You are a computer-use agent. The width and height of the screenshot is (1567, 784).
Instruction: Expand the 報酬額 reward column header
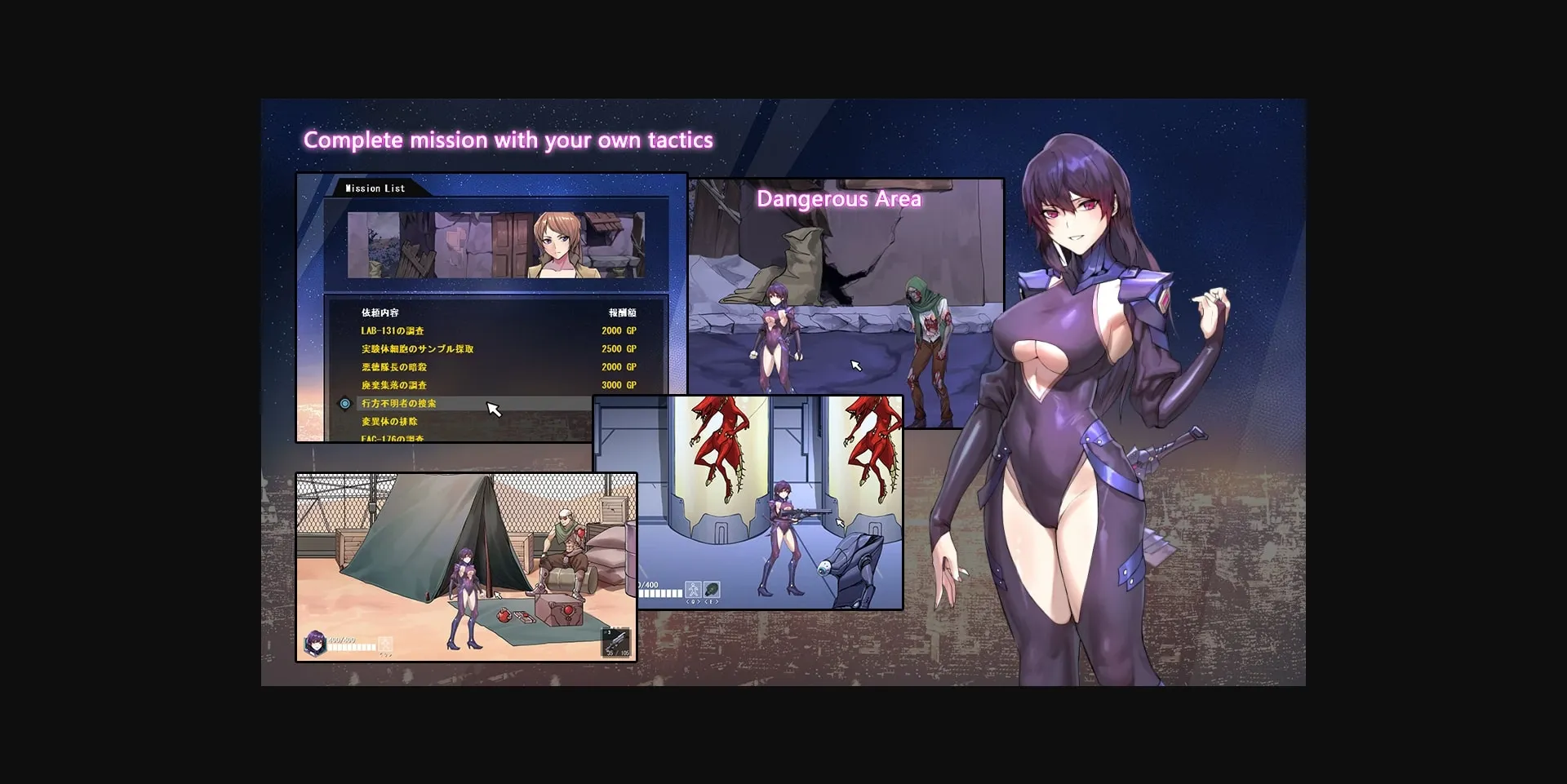pos(624,312)
